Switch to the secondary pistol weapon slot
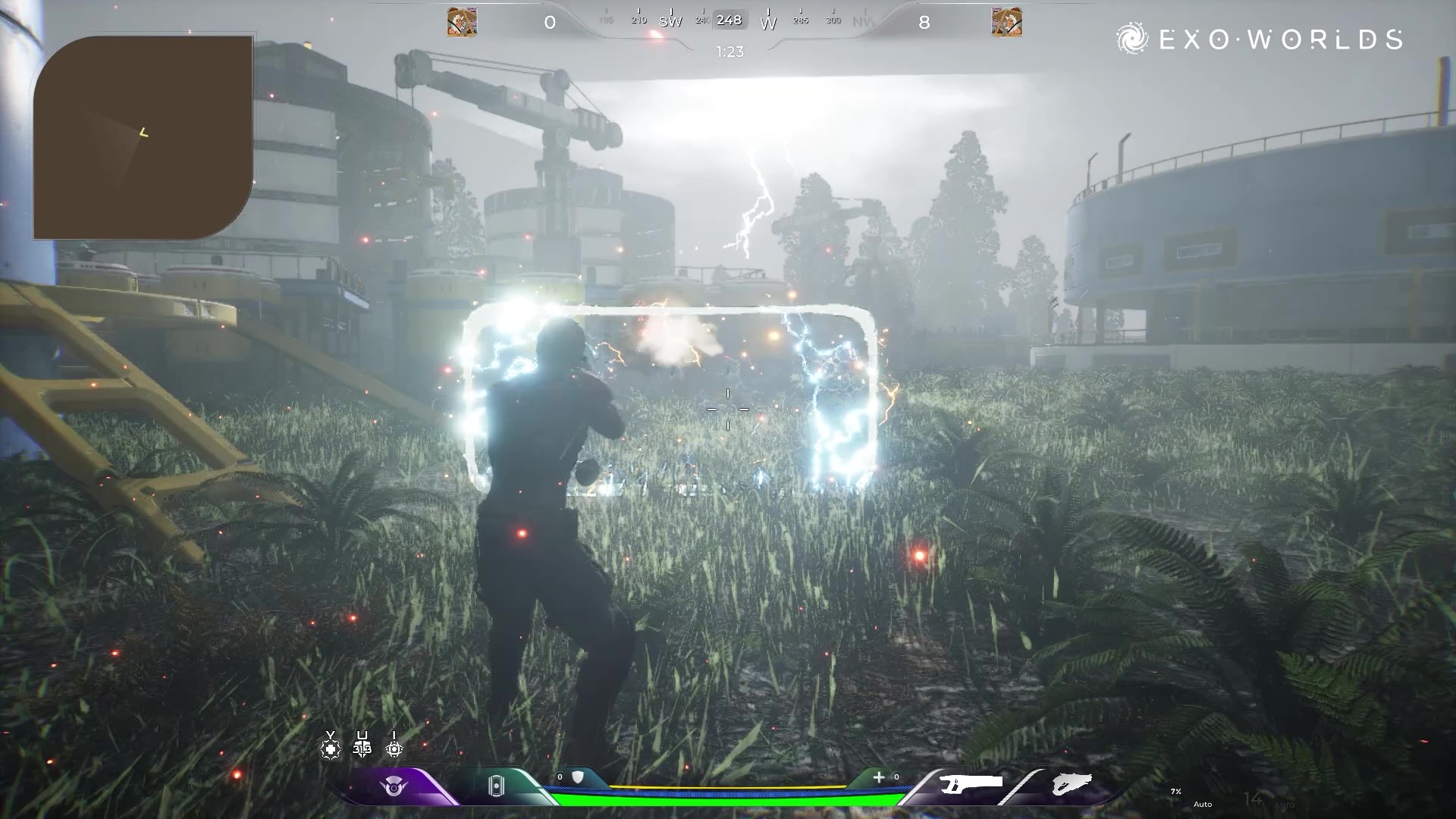 coord(1072,783)
